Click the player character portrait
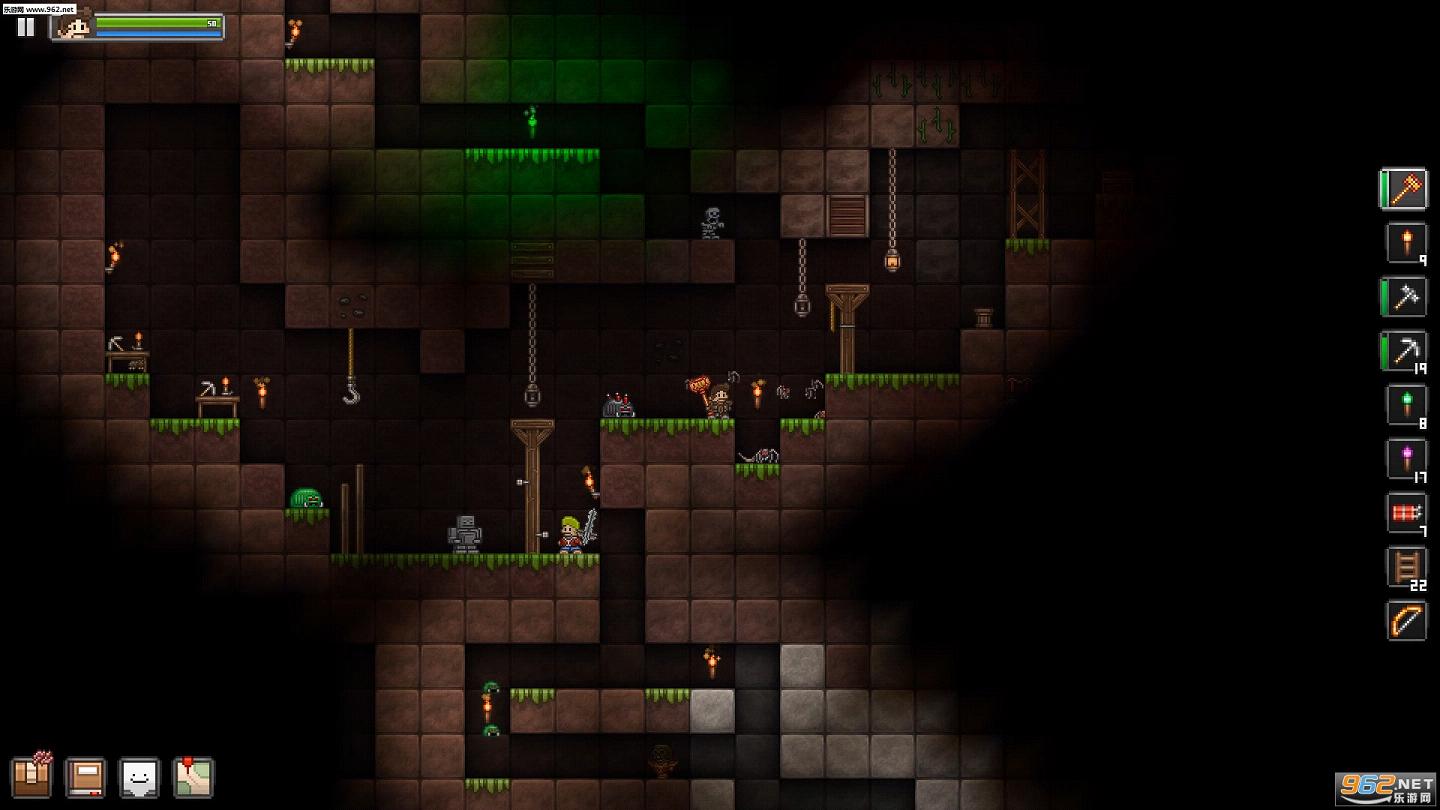The height and width of the screenshot is (810, 1440). (x=74, y=25)
